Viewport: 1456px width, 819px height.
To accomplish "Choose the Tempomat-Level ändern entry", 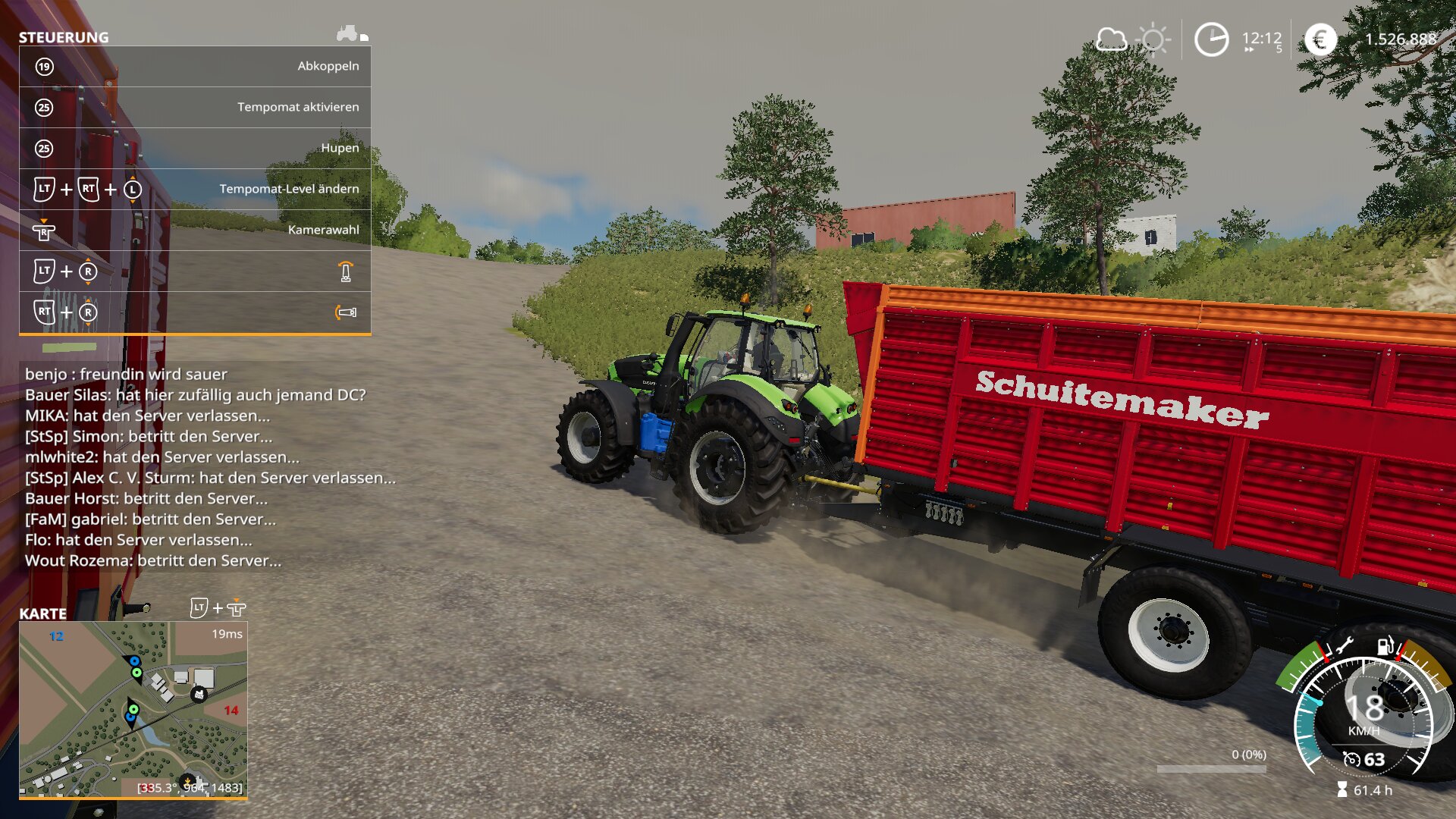I will pyautogui.click(x=195, y=190).
